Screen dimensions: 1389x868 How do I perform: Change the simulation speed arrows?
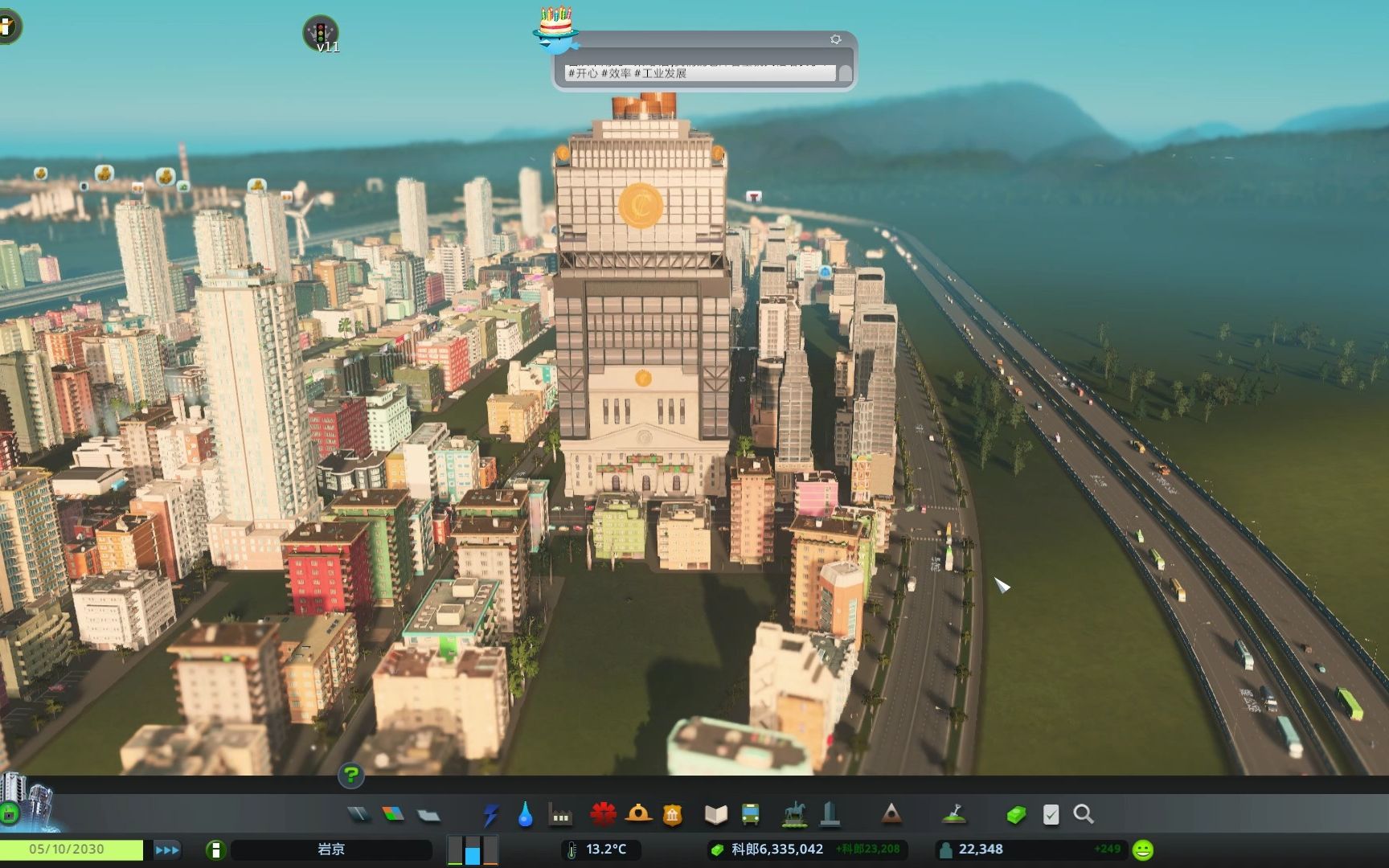(167, 850)
